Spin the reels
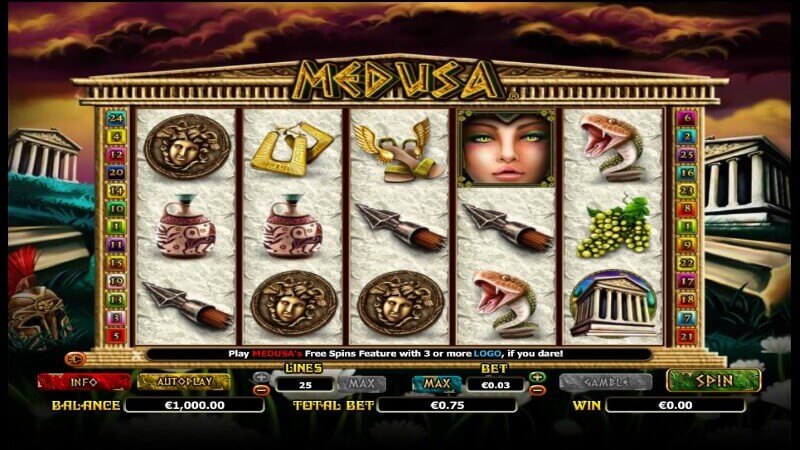 click(713, 381)
